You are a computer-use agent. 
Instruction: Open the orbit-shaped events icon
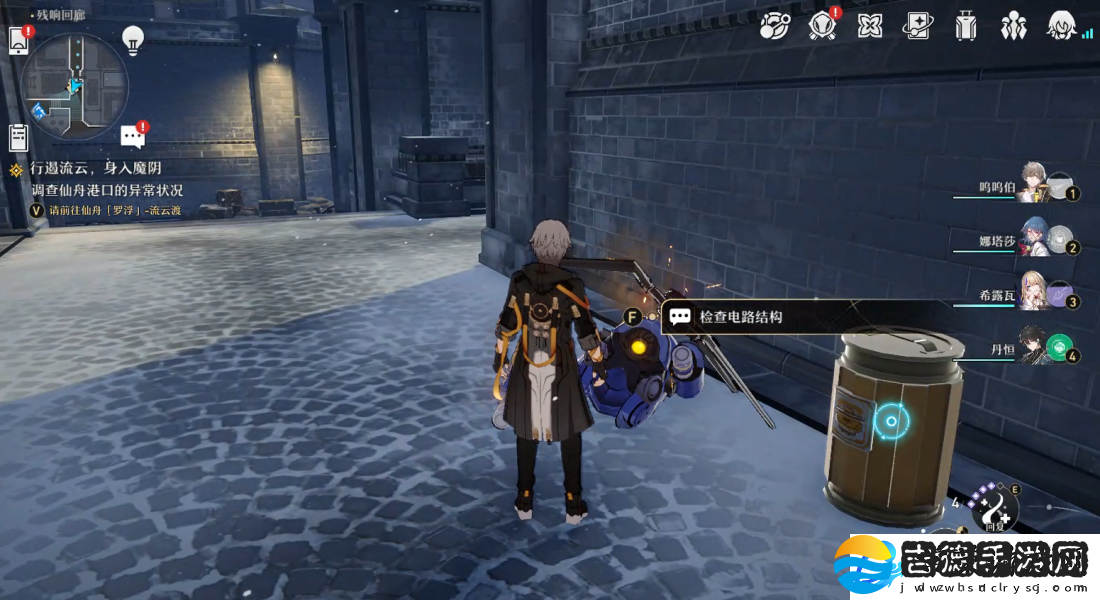pyautogui.click(x=774, y=26)
